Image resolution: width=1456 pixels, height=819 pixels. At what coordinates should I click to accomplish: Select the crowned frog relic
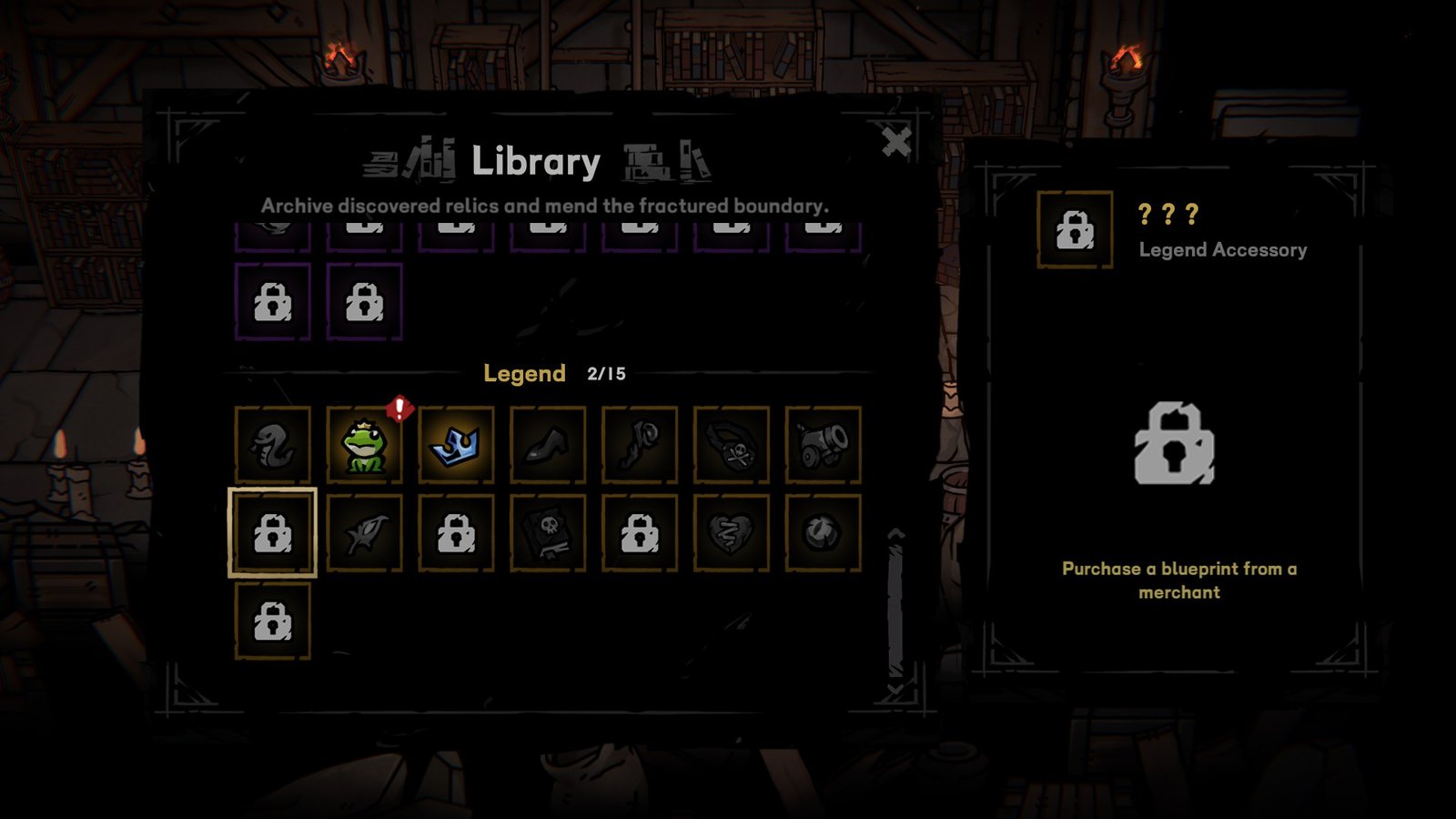[364, 446]
